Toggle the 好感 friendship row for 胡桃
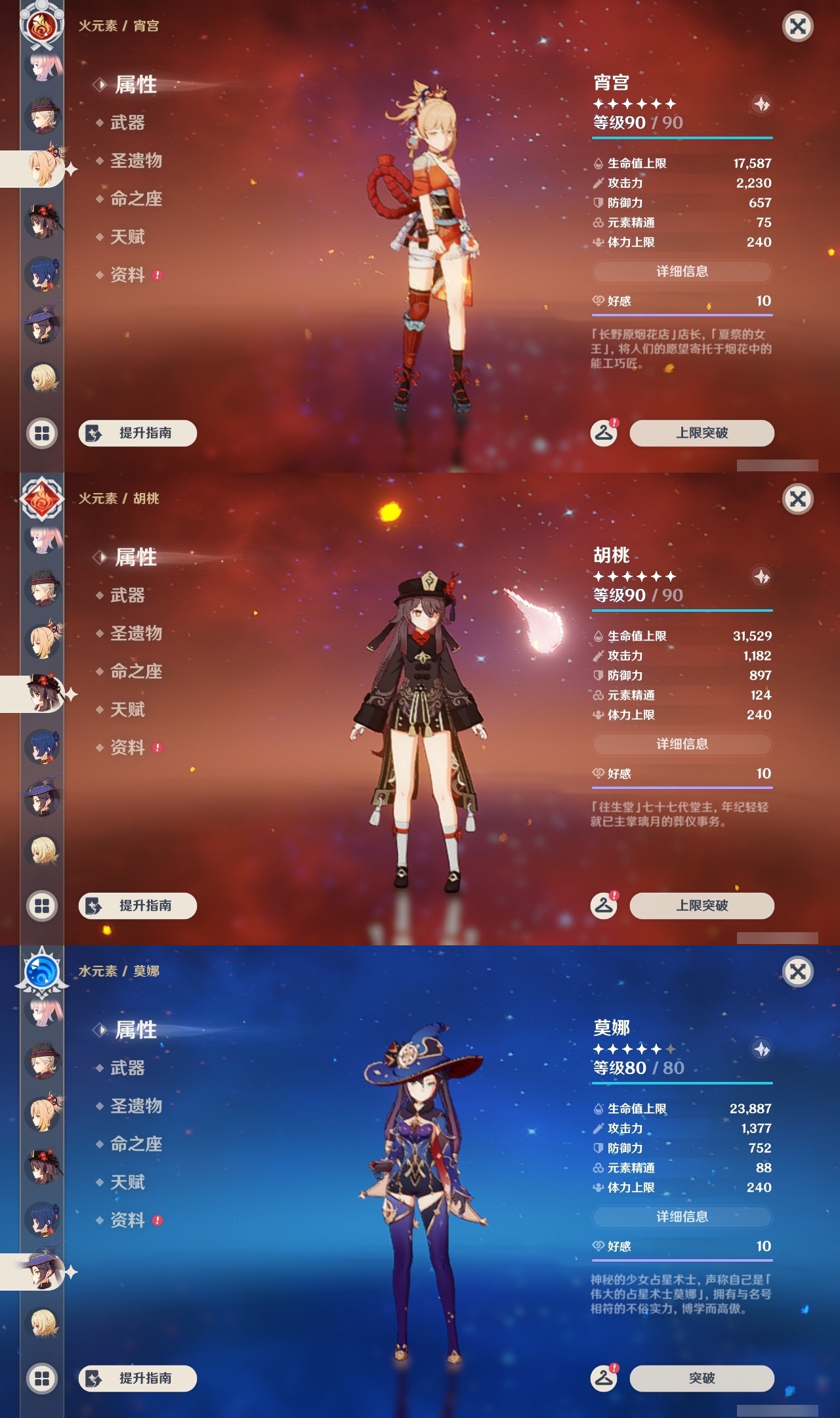The image size is (840, 1418). [x=682, y=774]
